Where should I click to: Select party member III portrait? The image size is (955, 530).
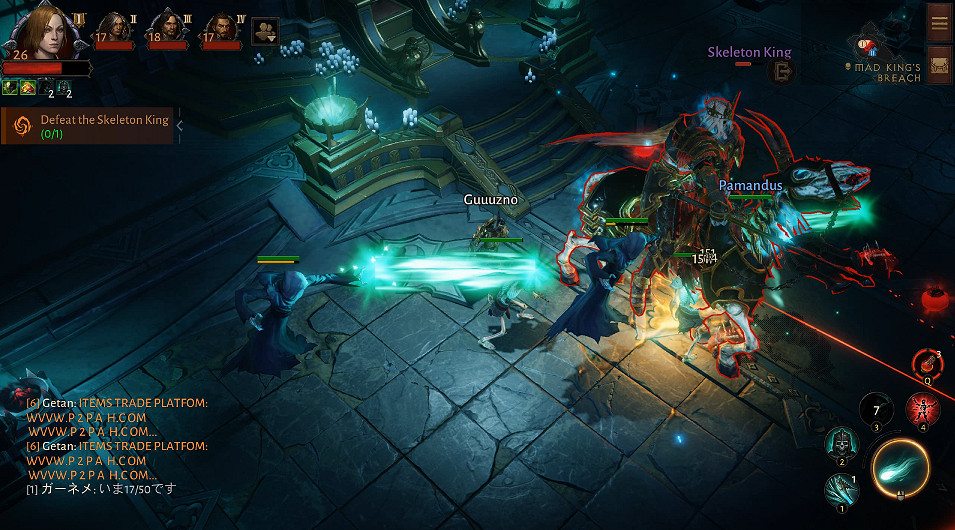(167, 30)
